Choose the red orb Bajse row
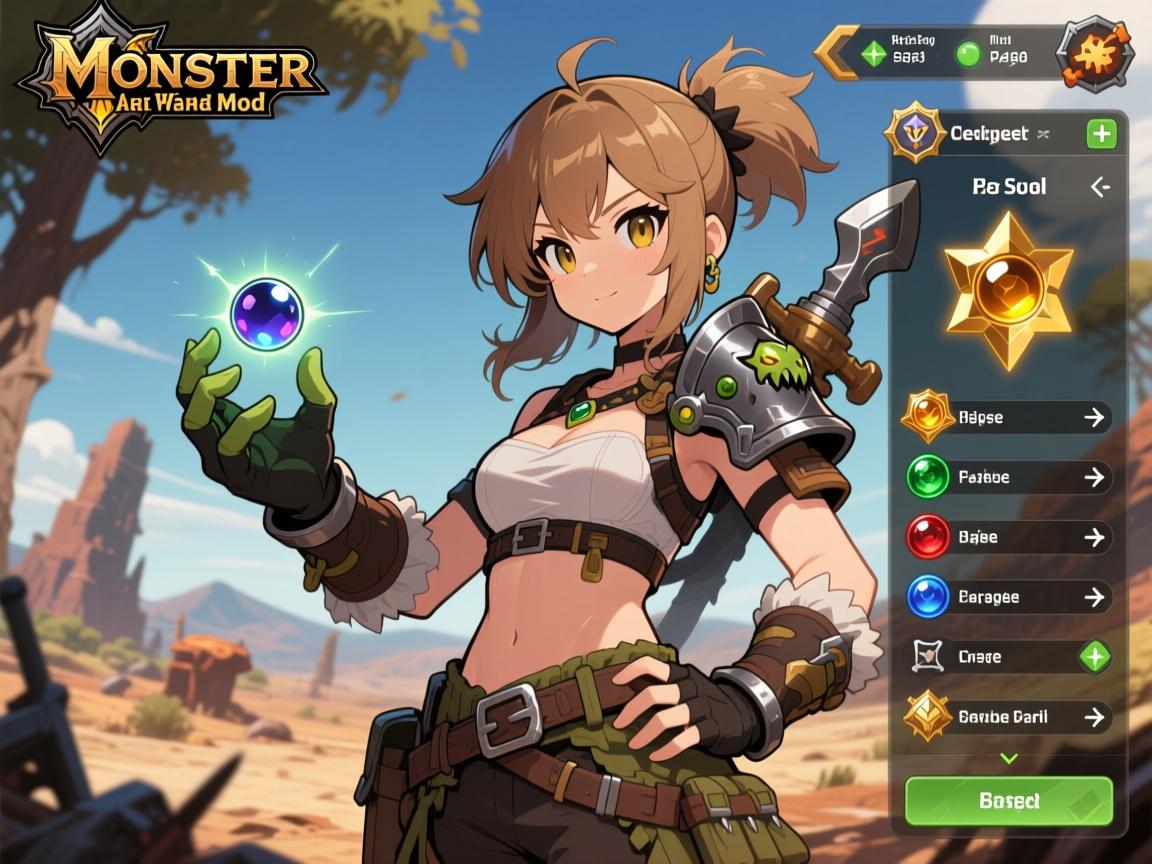Viewport: 1152px width, 864px height. 1008,537
